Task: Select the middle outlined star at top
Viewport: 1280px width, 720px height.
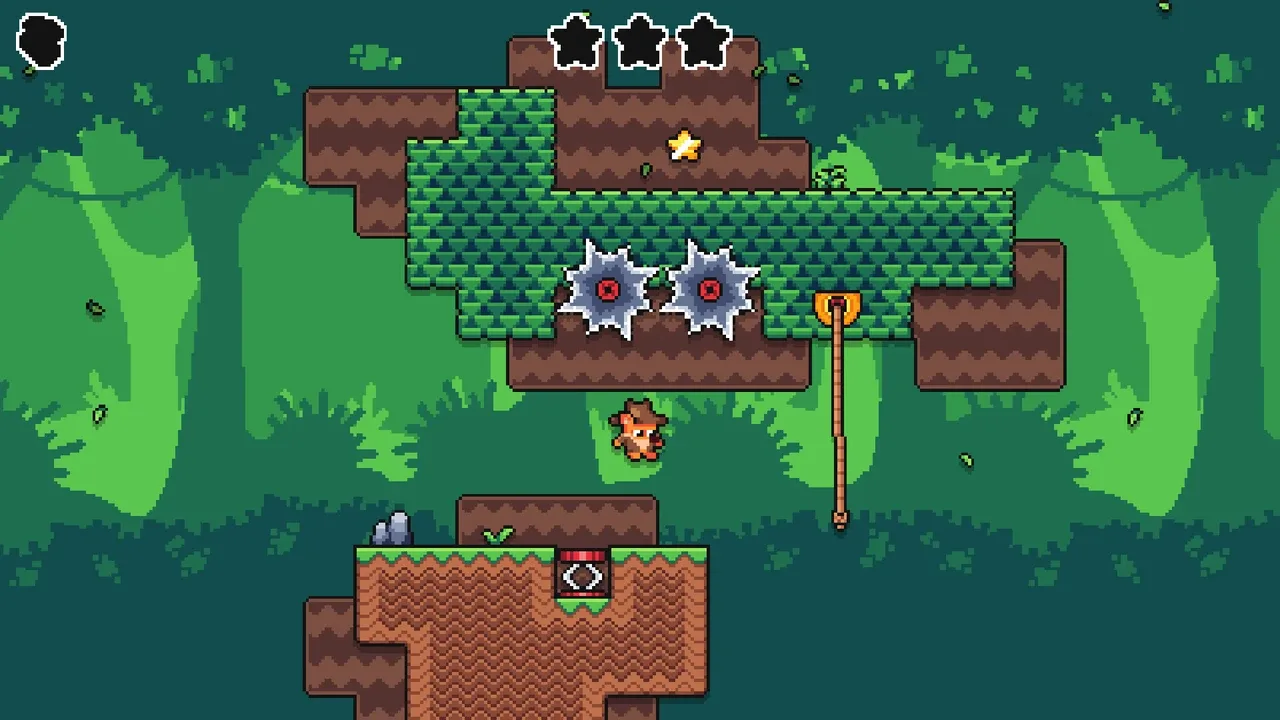Action: tap(640, 40)
